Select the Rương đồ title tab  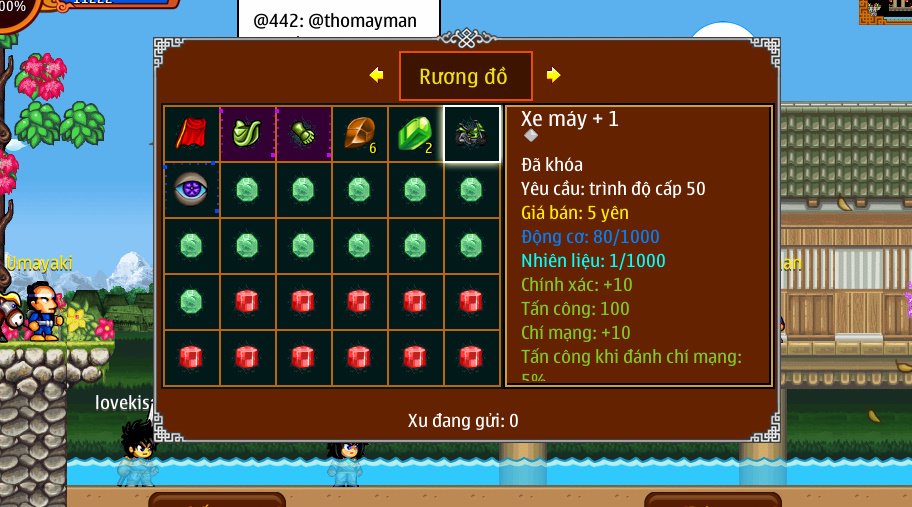click(465, 76)
